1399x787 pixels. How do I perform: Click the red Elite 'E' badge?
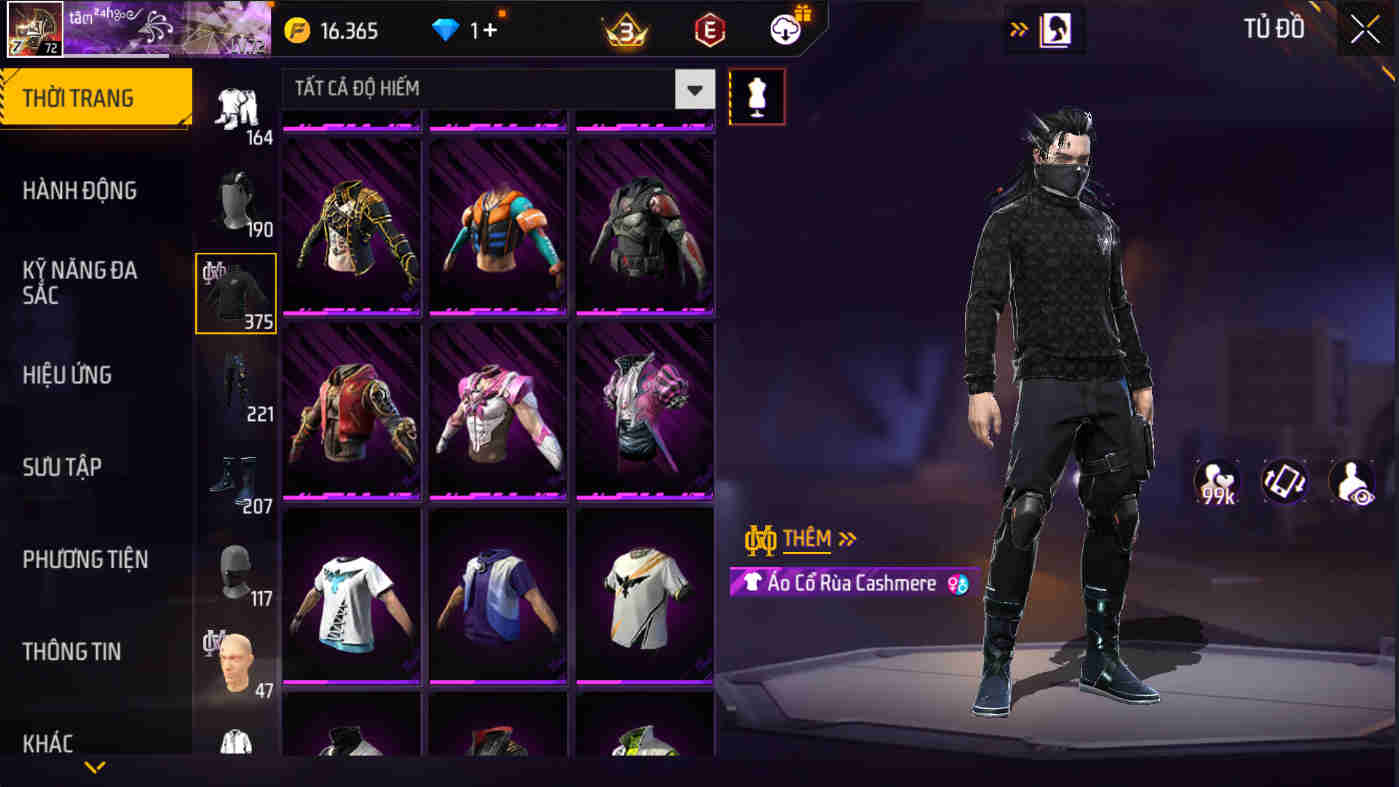pyautogui.click(x=707, y=30)
